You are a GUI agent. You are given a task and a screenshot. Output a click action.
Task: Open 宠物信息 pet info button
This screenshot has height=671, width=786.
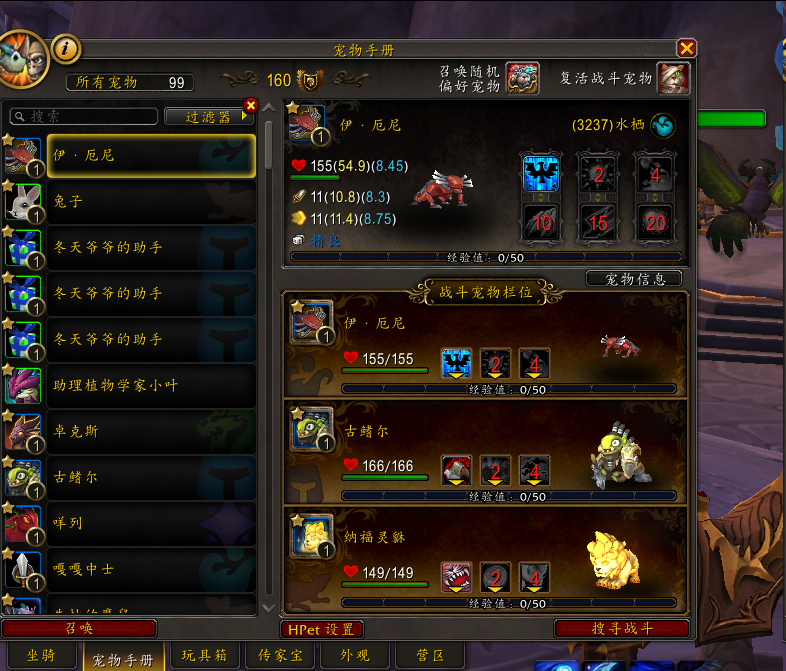(634, 278)
